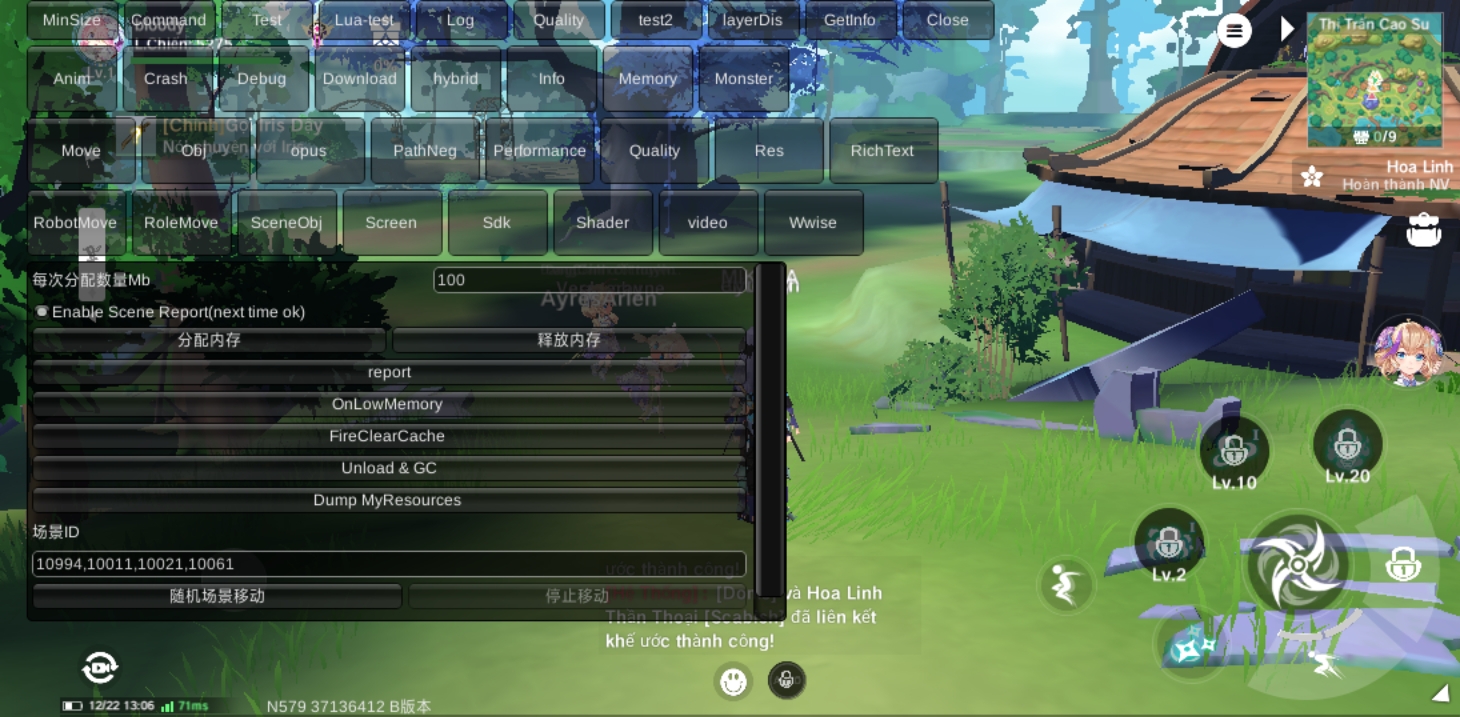Select the Shader debug tab

pyautogui.click(x=602, y=222)
